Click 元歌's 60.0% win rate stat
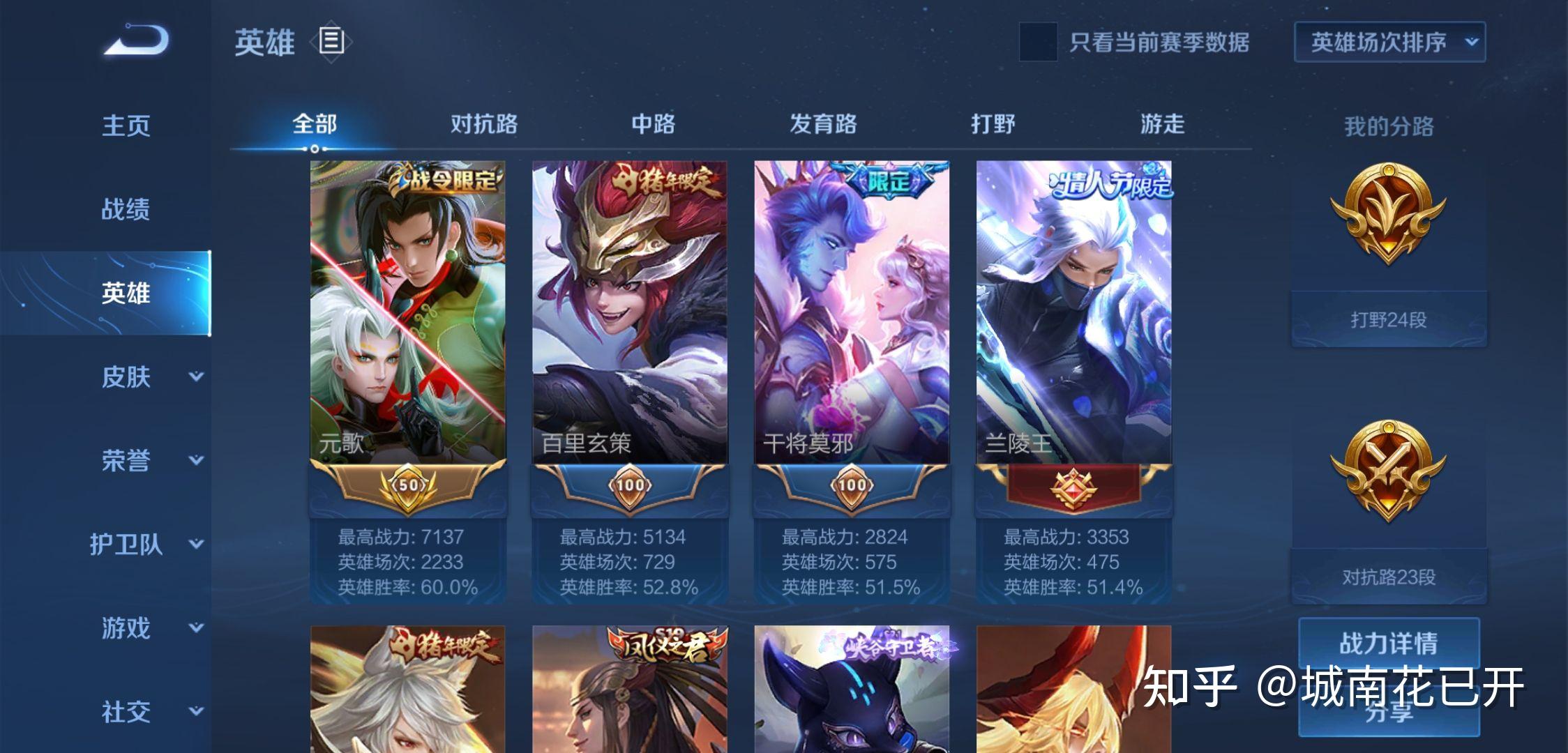The height and width of the screenshot is (753, 1568). pos(409,589)
